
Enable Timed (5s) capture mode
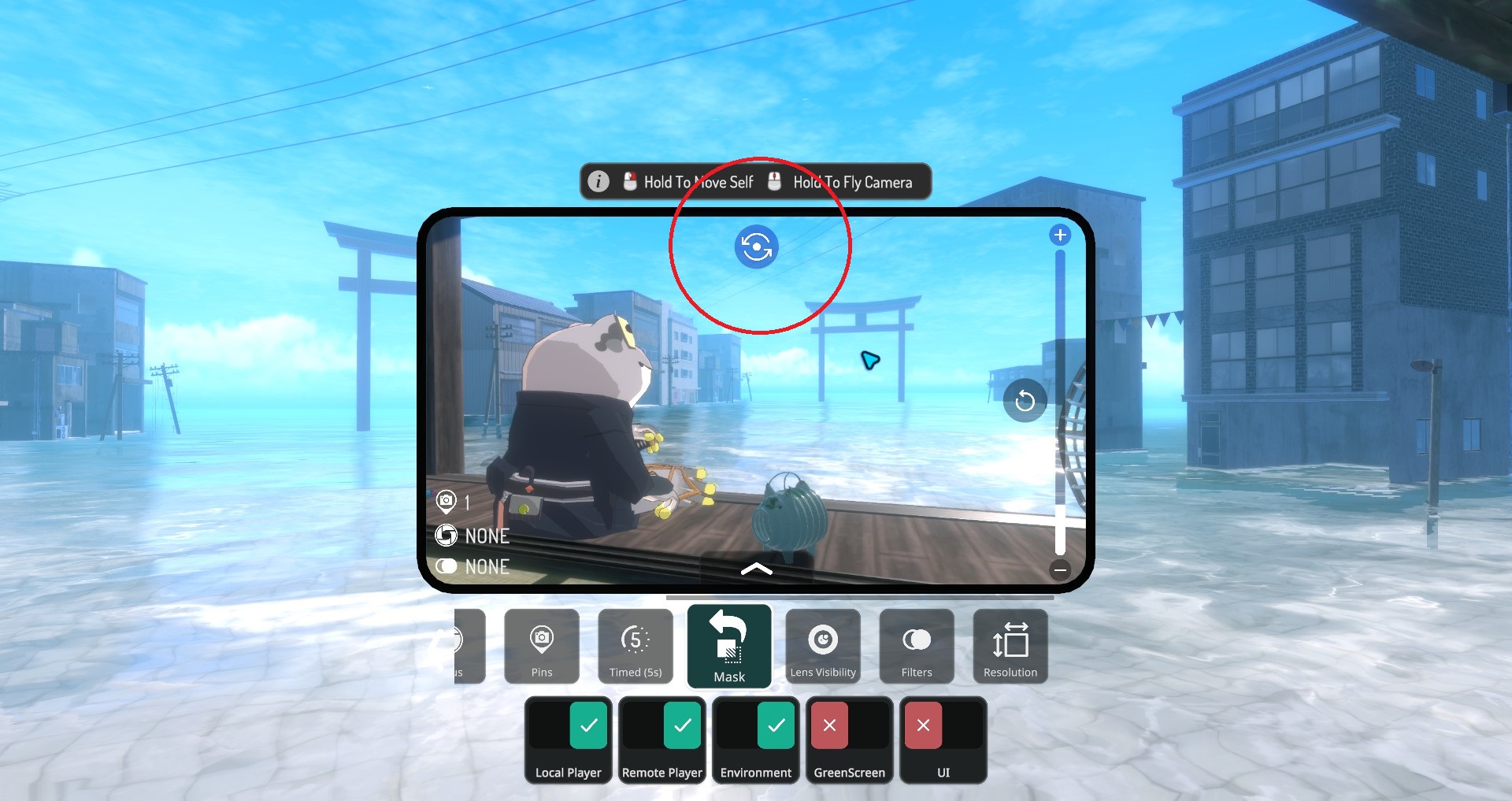(x=635, y=647)
